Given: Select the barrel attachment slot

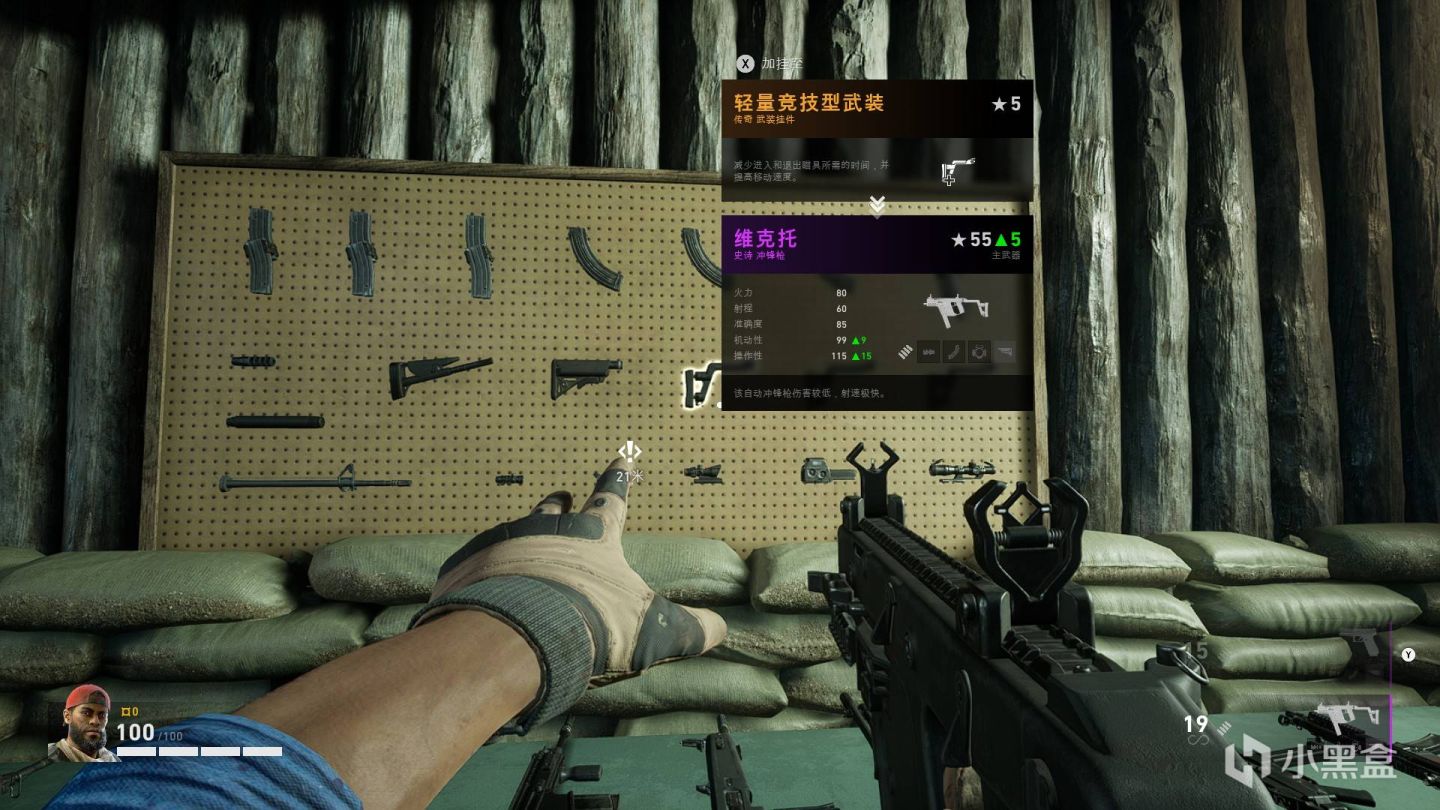Looking at the screenshot, I should pos(928,352).
